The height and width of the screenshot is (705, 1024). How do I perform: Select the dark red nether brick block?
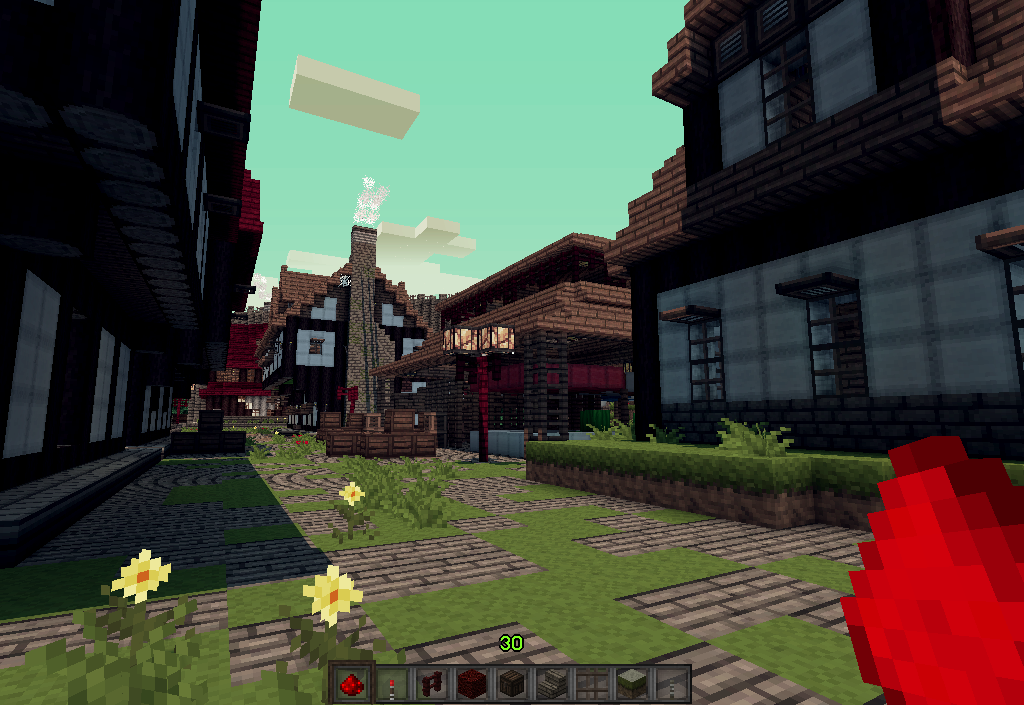(x=472, y=685)
